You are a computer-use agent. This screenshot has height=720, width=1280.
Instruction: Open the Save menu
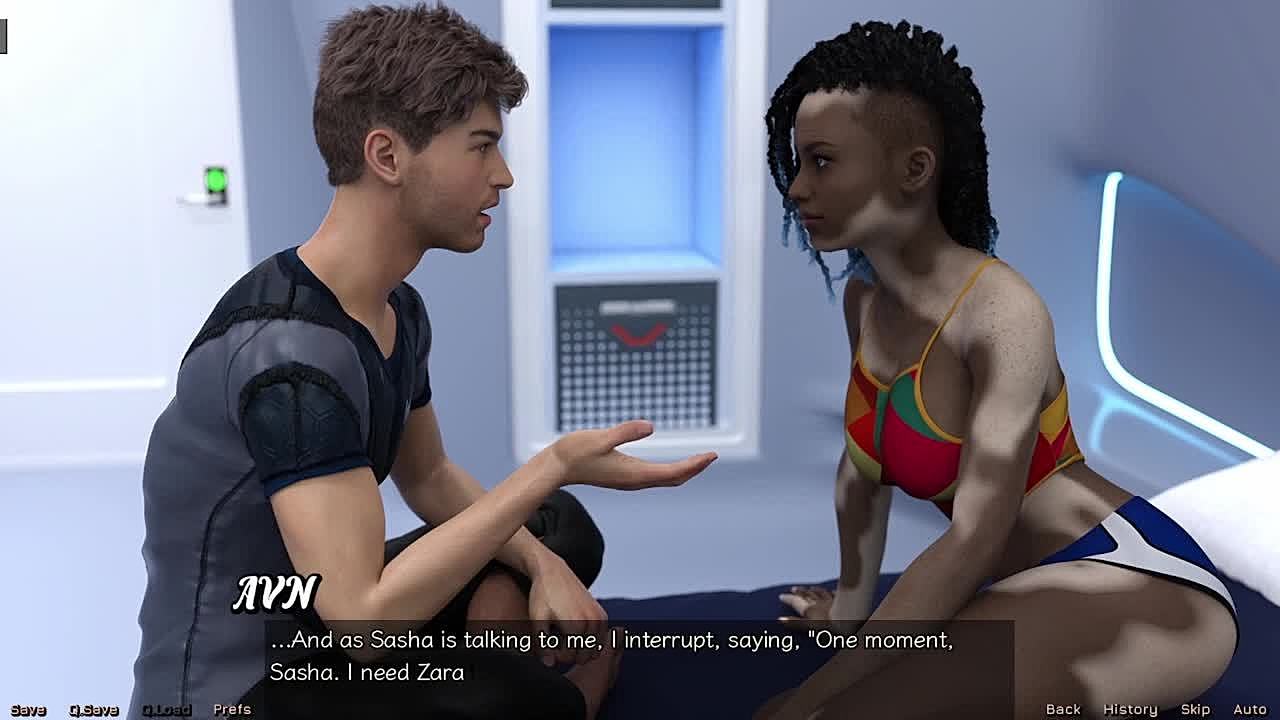(28, 709)
